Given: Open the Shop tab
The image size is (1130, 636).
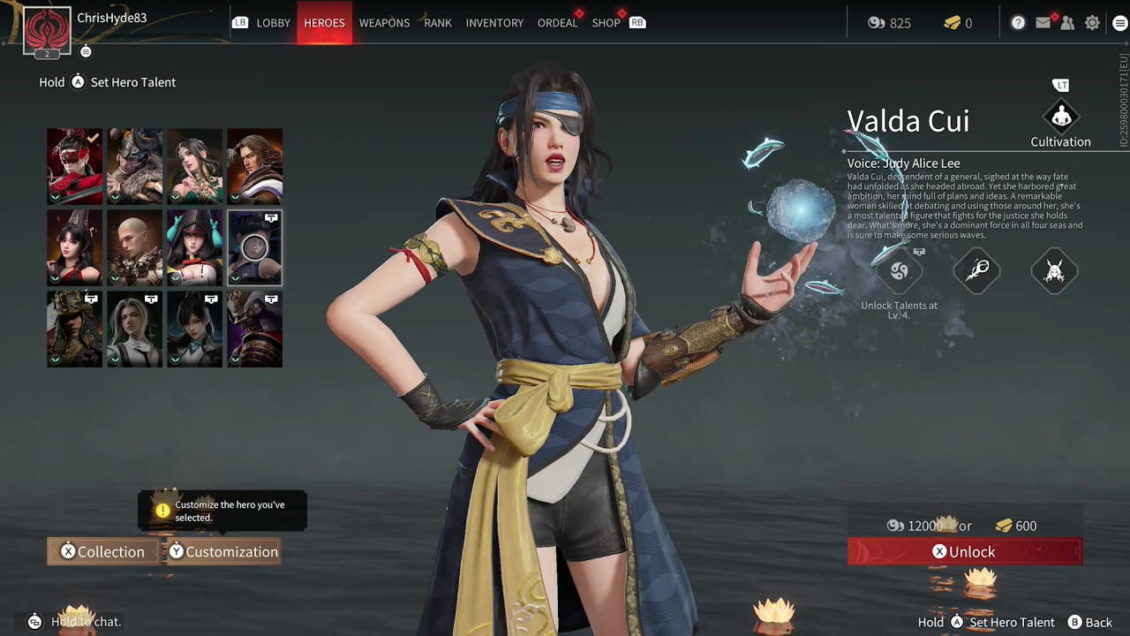Looking at the screenshot, I should point(606,23).
